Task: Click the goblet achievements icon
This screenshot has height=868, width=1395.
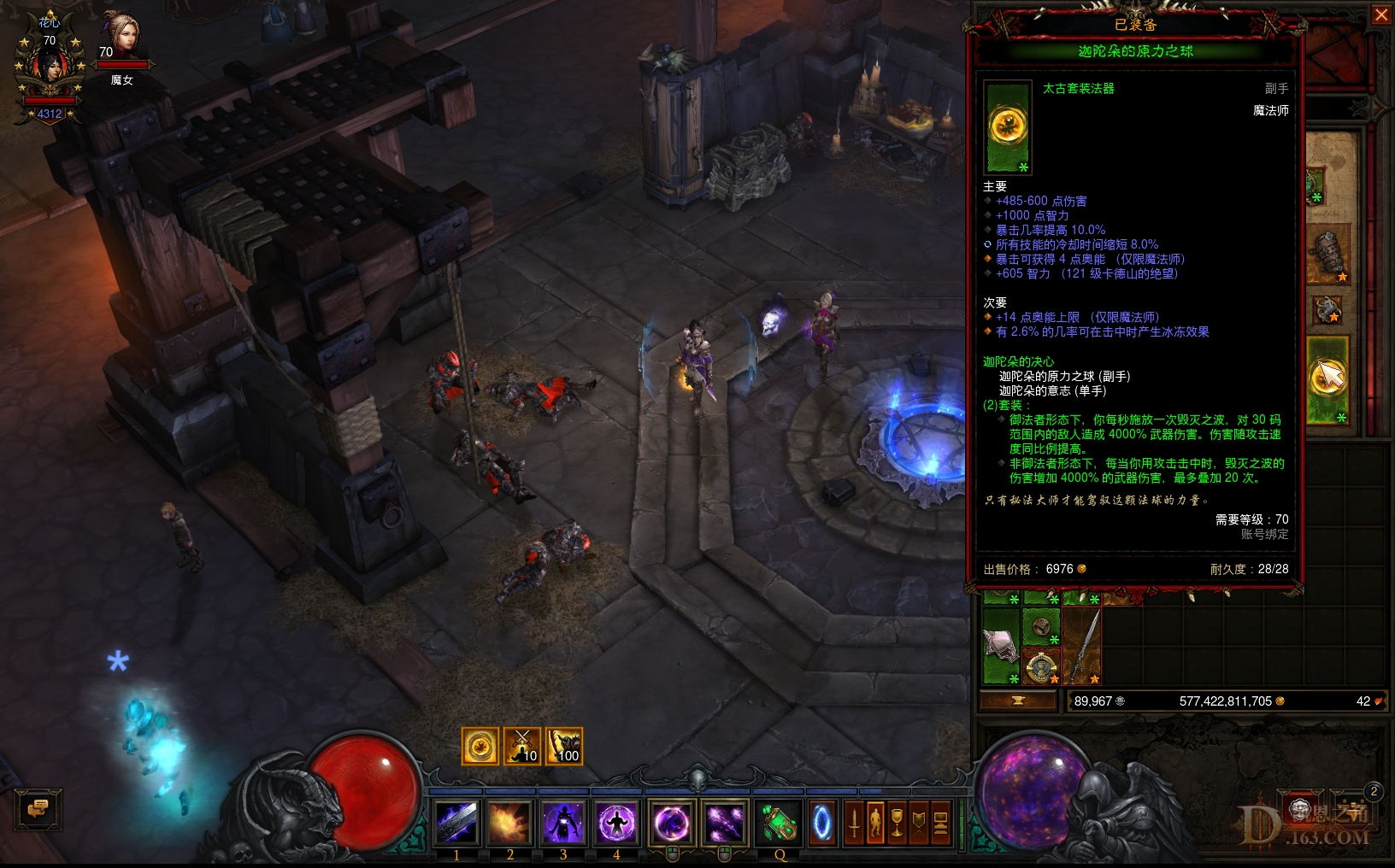Action: [x=897, y=823]
